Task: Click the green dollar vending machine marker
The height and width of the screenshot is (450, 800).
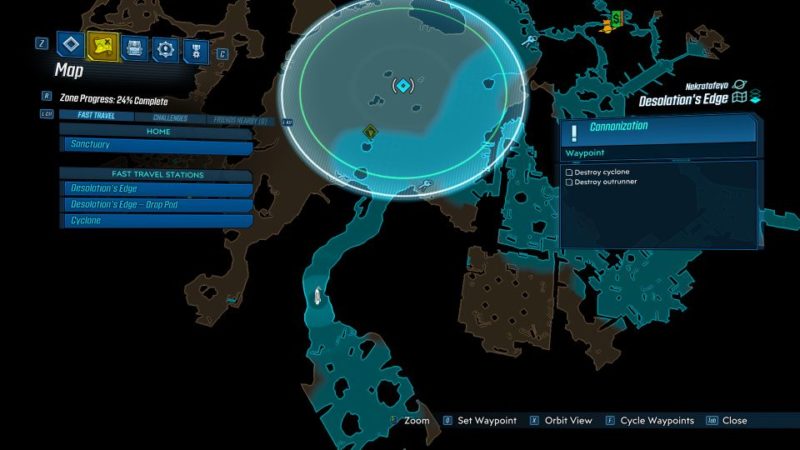Action: click(x=617, y=17)
